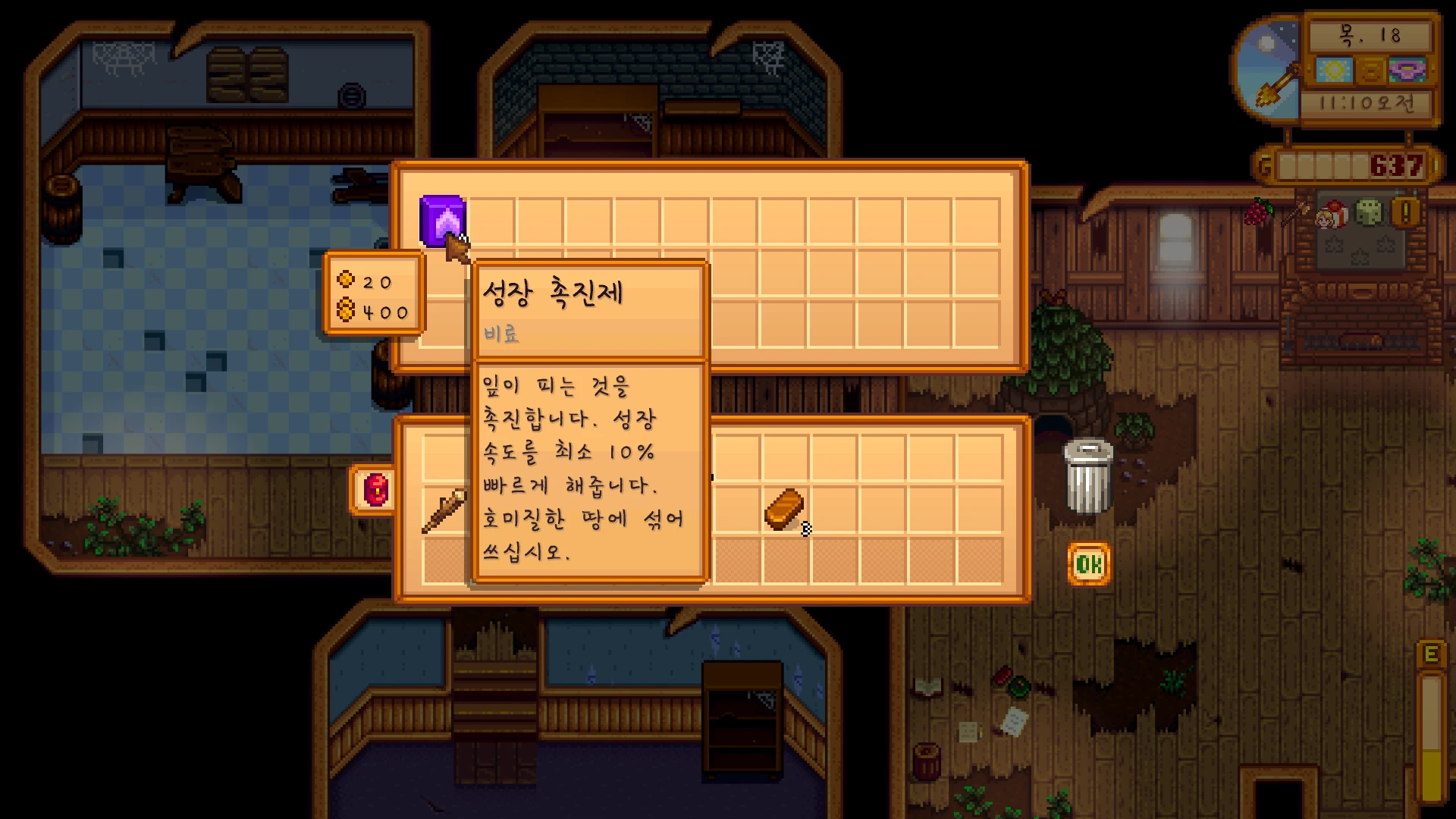
Task: Select the red berries buff icon
Action: [1259, 212]
